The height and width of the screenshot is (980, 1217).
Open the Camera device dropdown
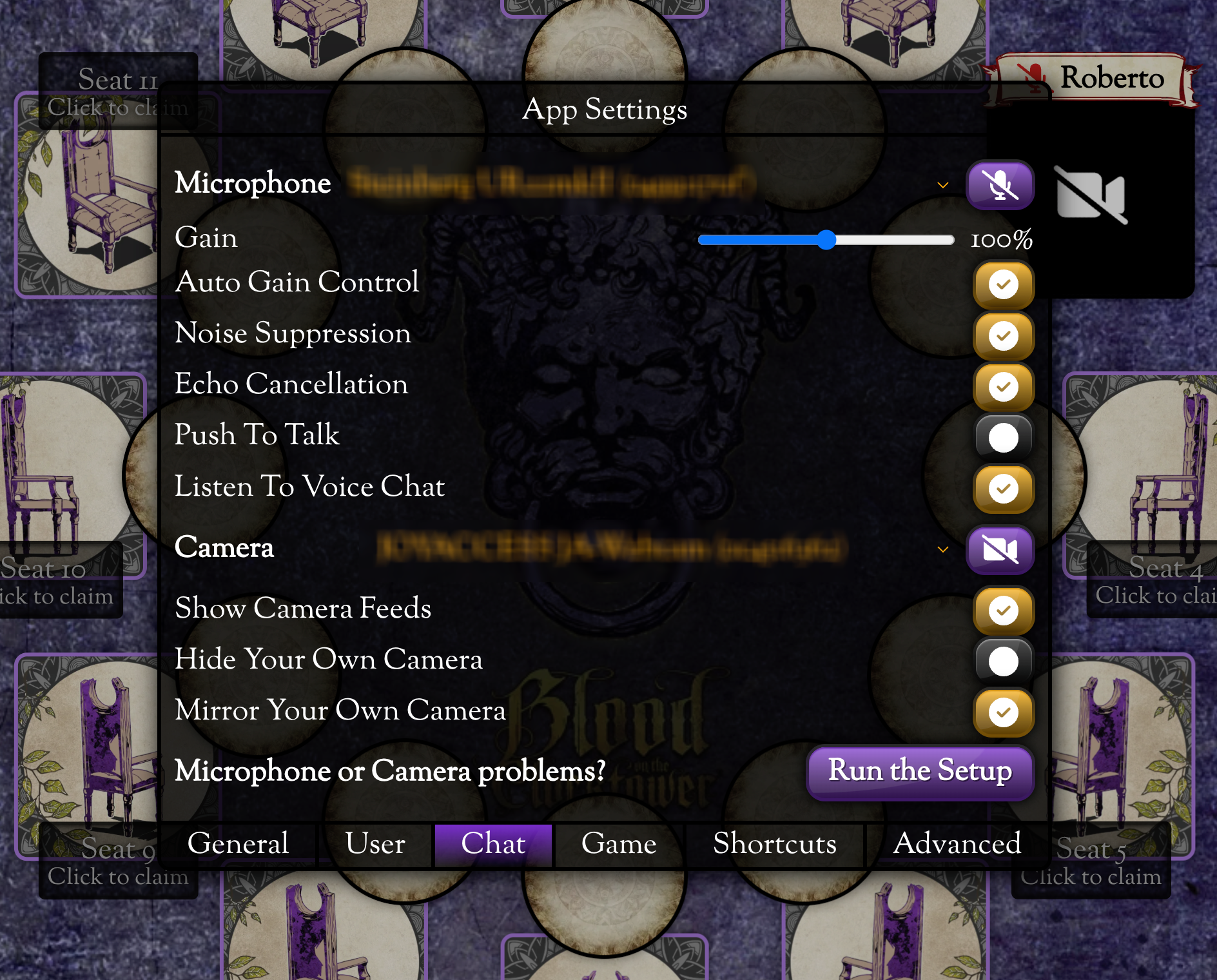(x=942, y=549)
